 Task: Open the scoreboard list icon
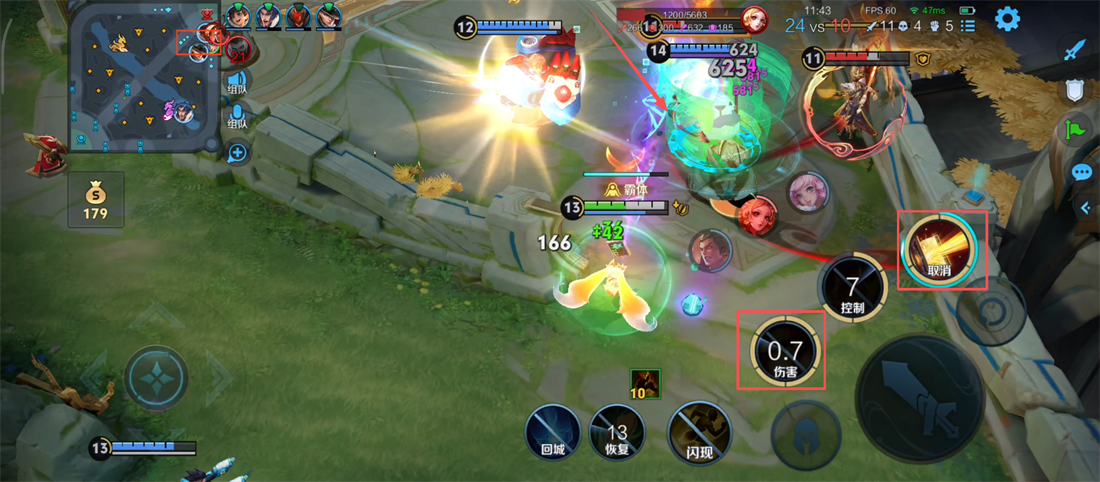tap(967, 26)
